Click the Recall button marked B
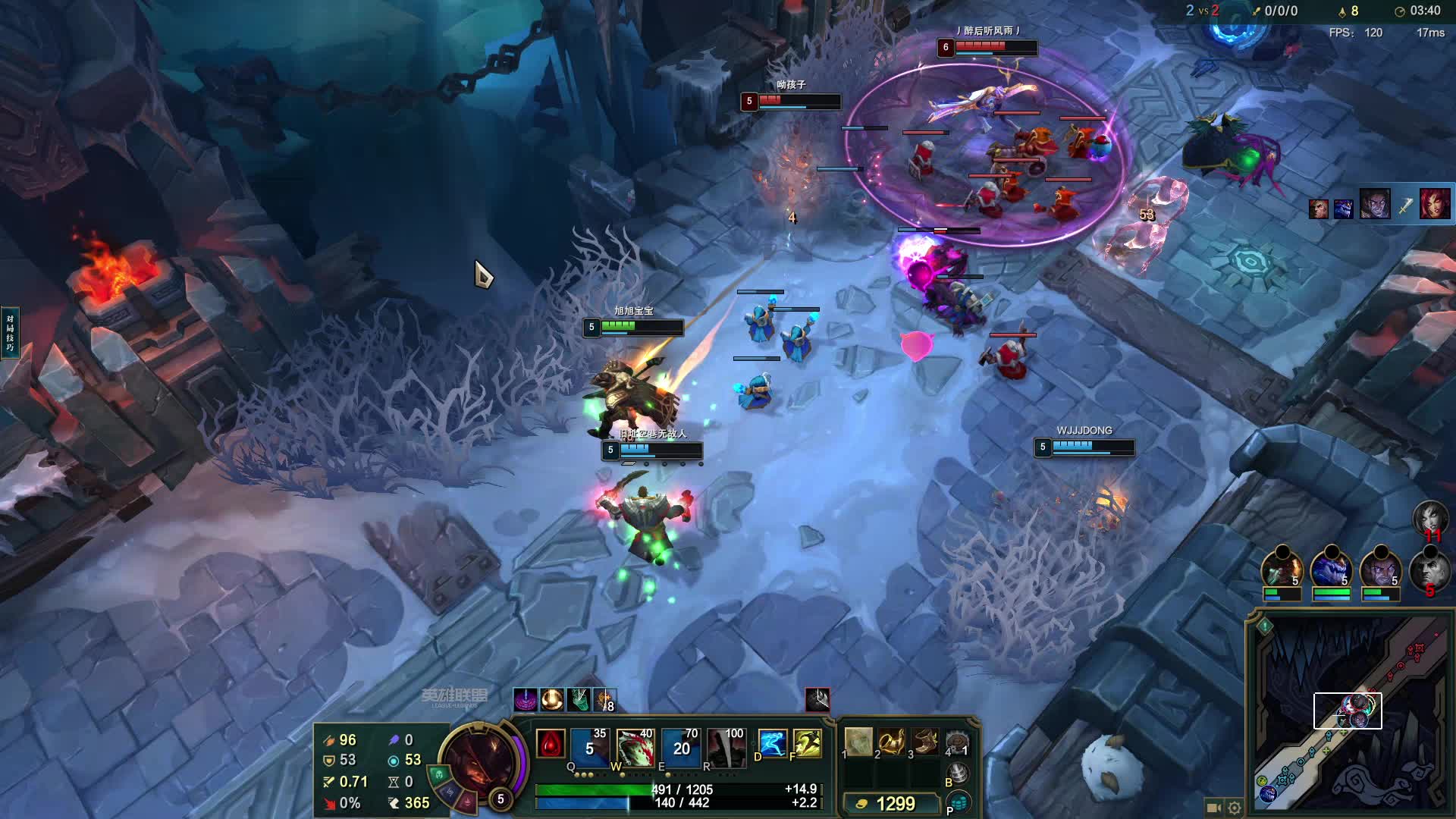The width and height of the screenshot is (1456, 819). click(x=959, y=773)
